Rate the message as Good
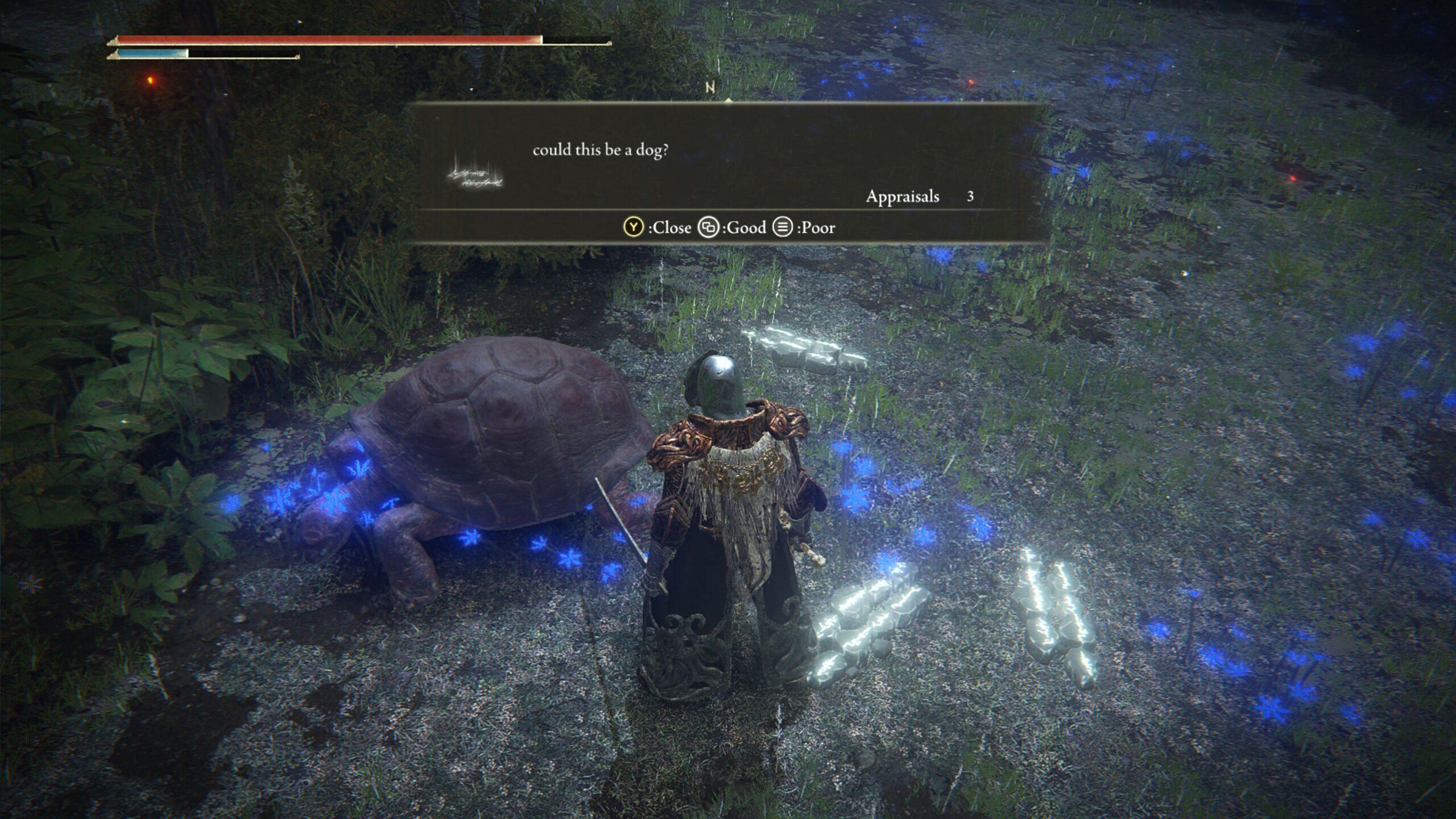1456x819 pixels. (733, 227)
